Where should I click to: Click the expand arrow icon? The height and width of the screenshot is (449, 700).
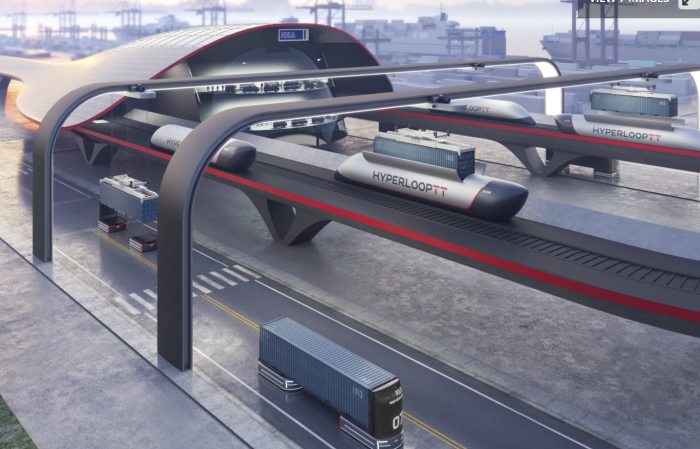(x=689, y=2)
